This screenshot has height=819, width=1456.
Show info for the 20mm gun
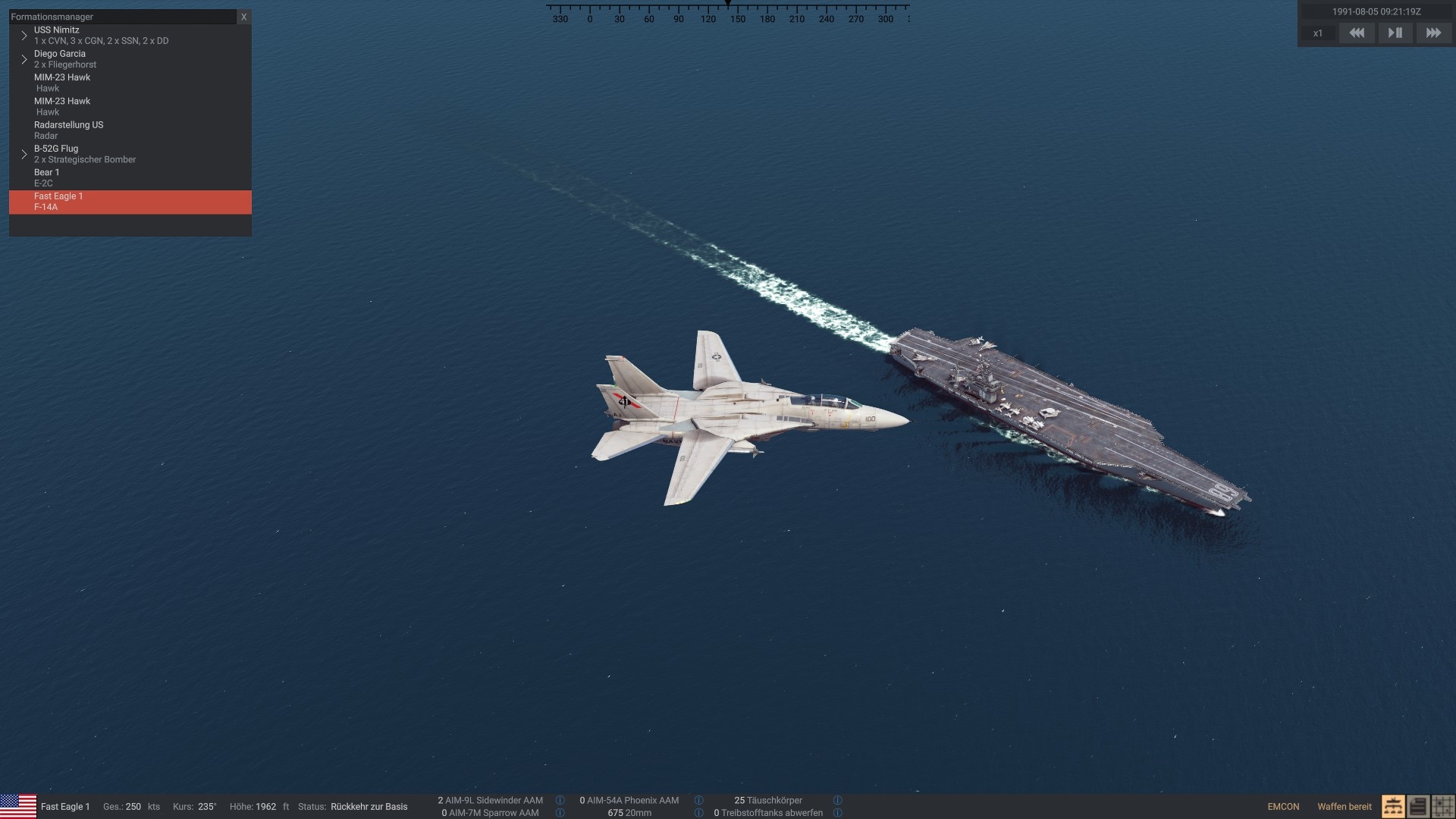pos(698,813)
